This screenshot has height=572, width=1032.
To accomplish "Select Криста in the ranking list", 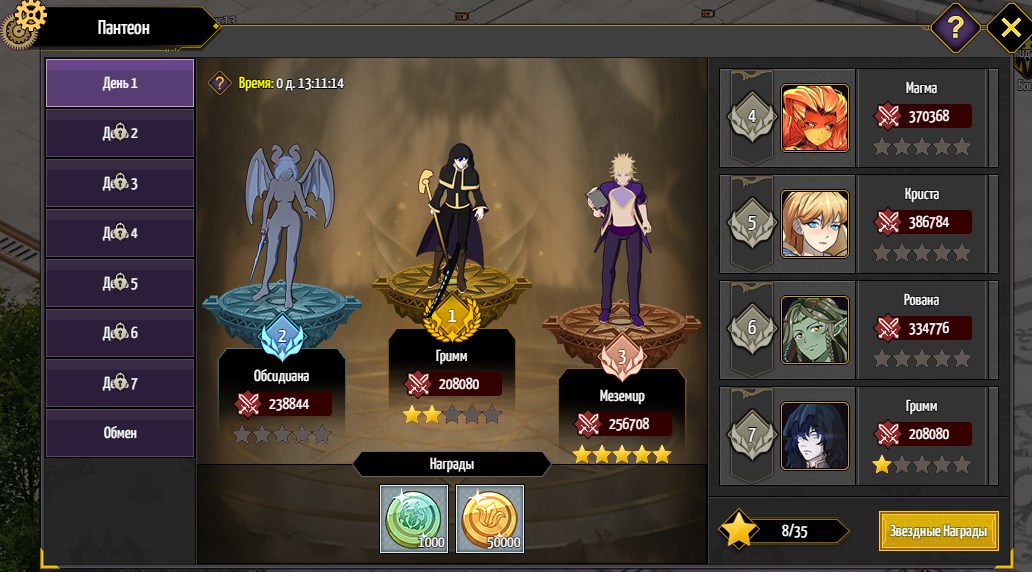I will [x=858, y=224].
